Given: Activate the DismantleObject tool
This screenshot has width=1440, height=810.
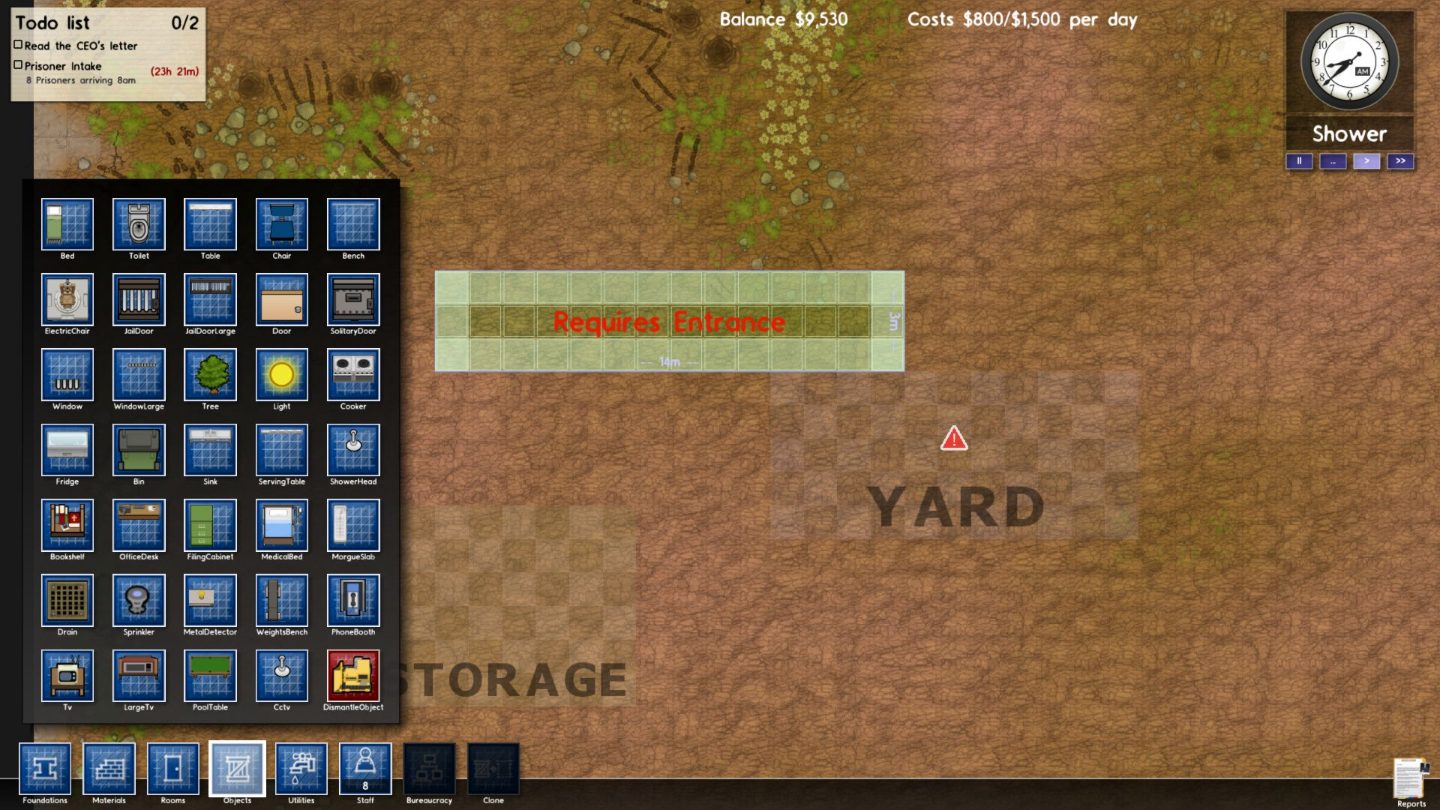Looking at the screenshot, I should coord(353,675).
